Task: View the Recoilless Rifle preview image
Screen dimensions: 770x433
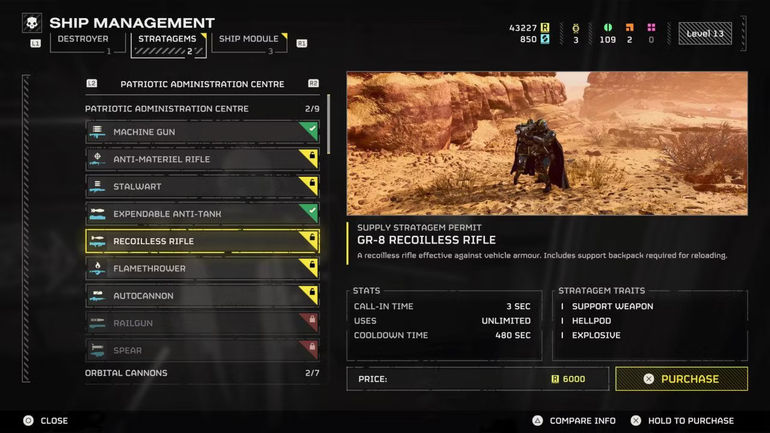Action: (x=547, y=143)
